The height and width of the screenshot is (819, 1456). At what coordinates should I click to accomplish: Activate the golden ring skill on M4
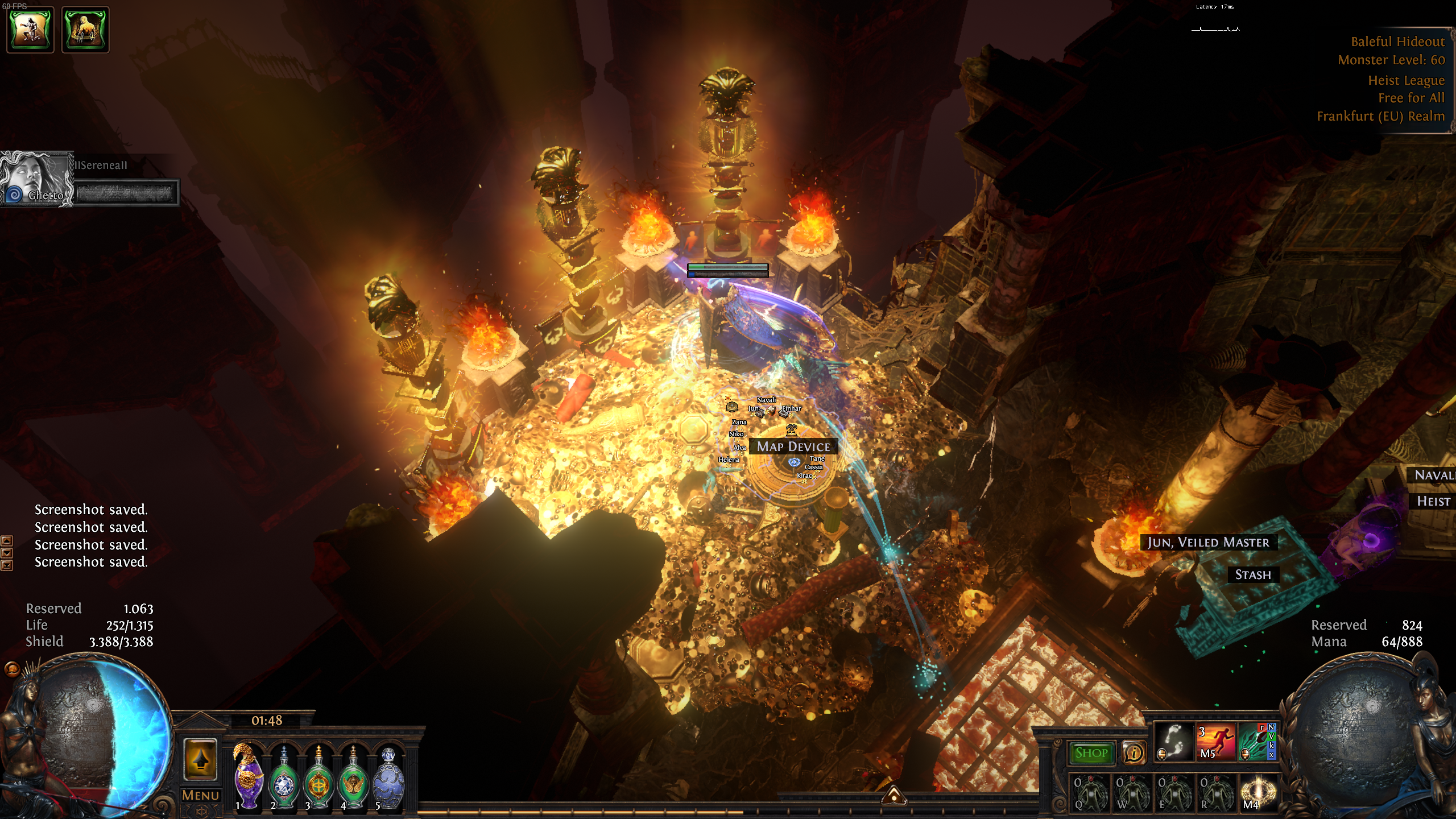1258,792
